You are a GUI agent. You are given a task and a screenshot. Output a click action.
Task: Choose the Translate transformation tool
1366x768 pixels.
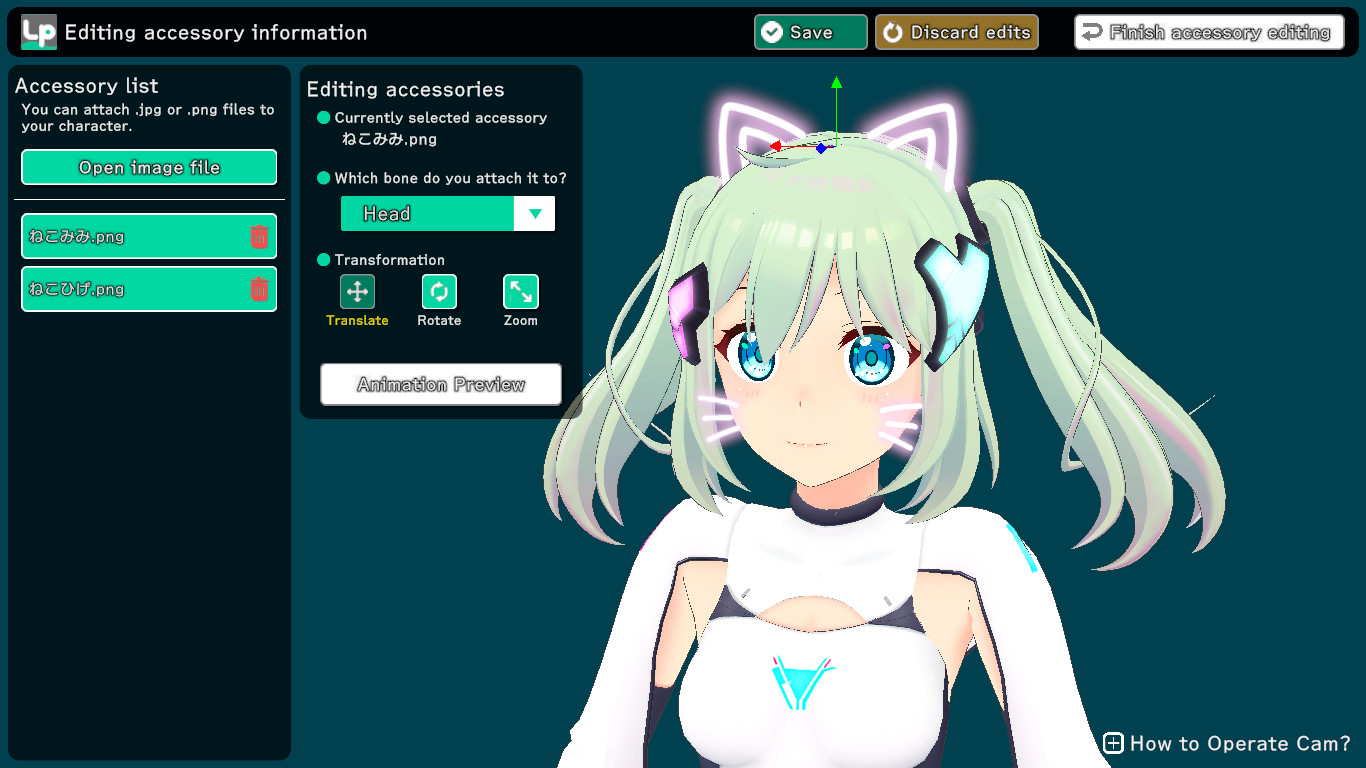pos(357,292)
